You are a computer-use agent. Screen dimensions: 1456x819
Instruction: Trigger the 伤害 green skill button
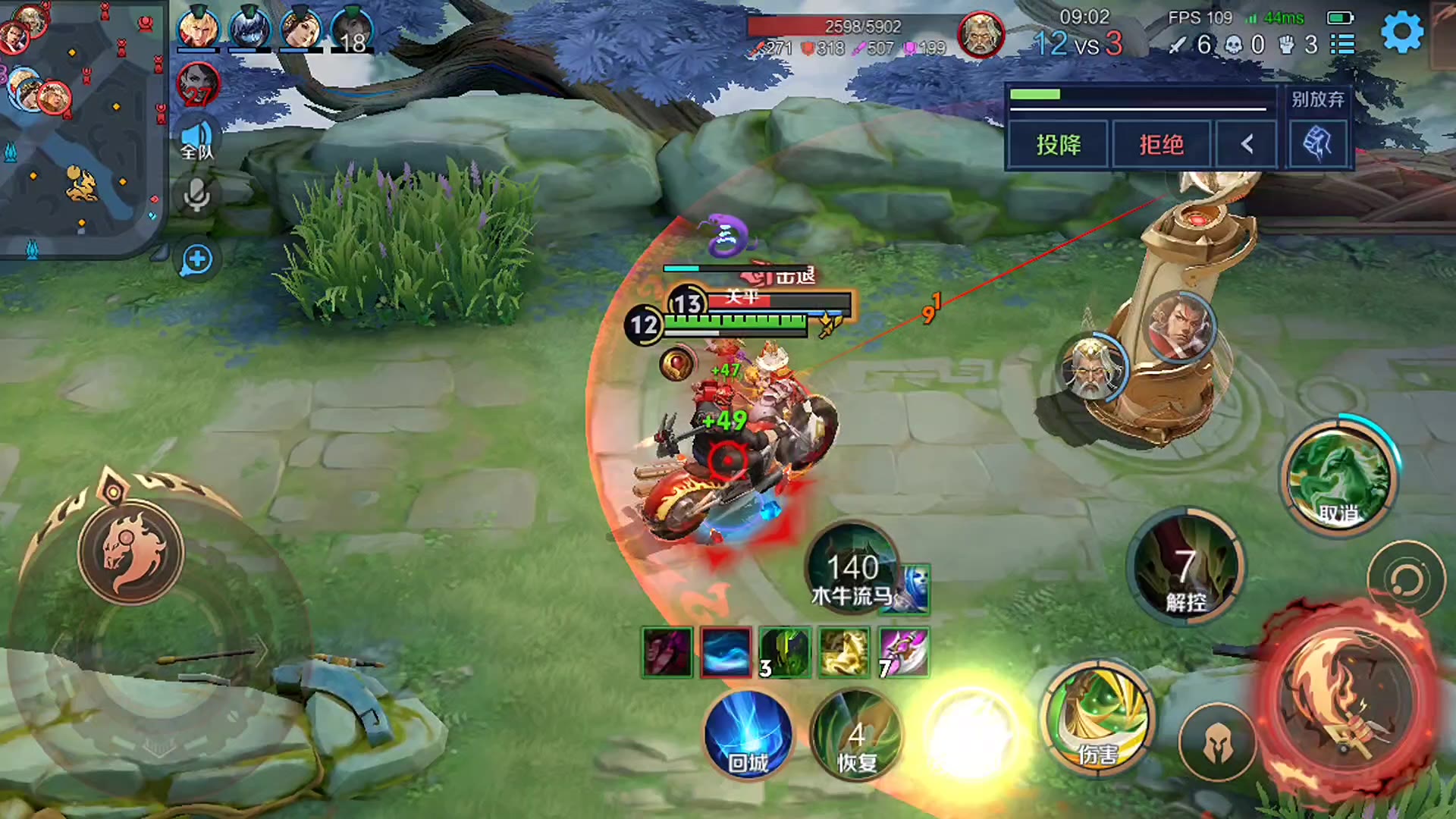coord(1099,717)
